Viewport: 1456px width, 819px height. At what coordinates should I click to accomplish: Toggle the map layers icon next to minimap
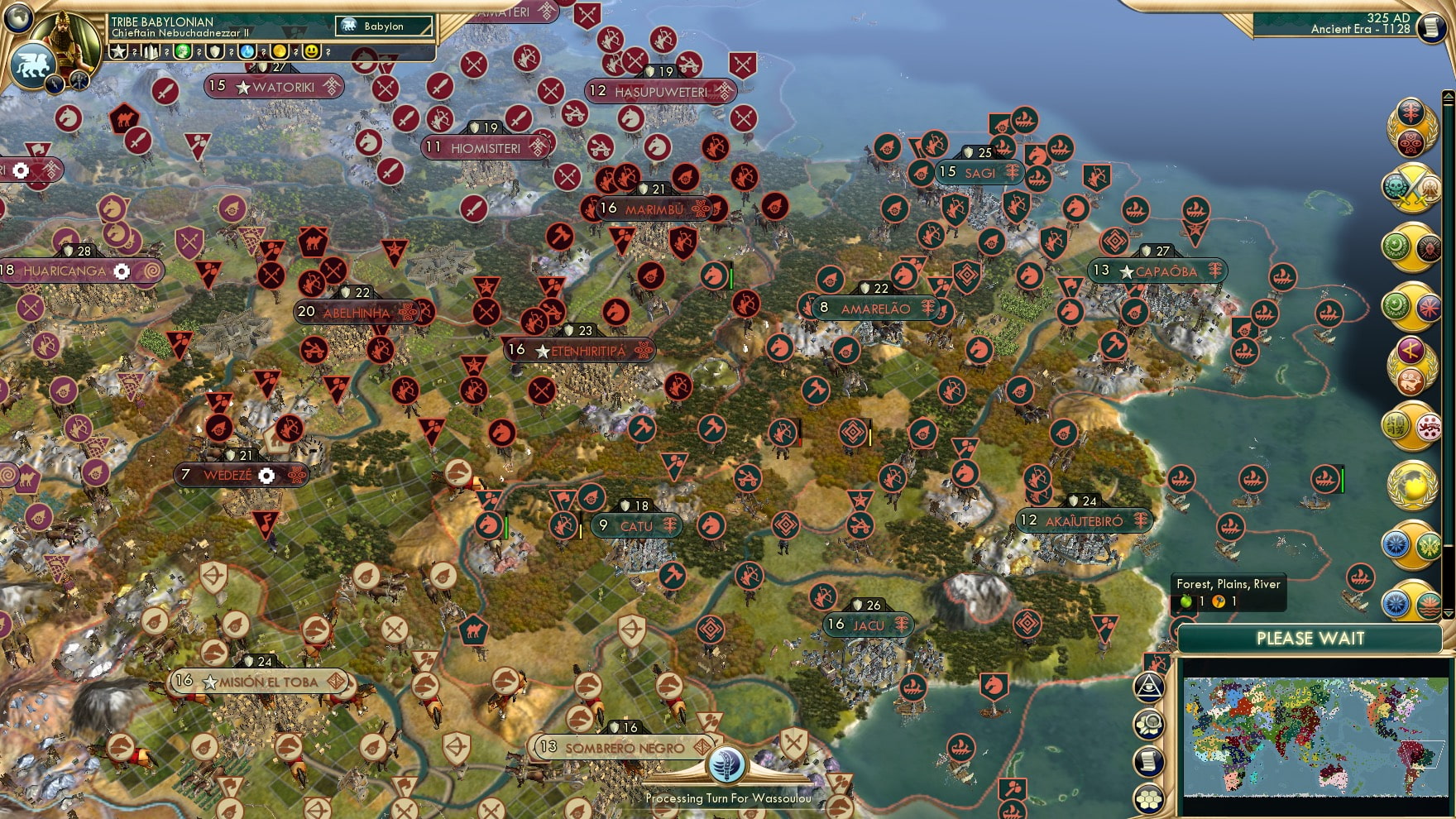pyautogui.click(x=1148, y=726)
